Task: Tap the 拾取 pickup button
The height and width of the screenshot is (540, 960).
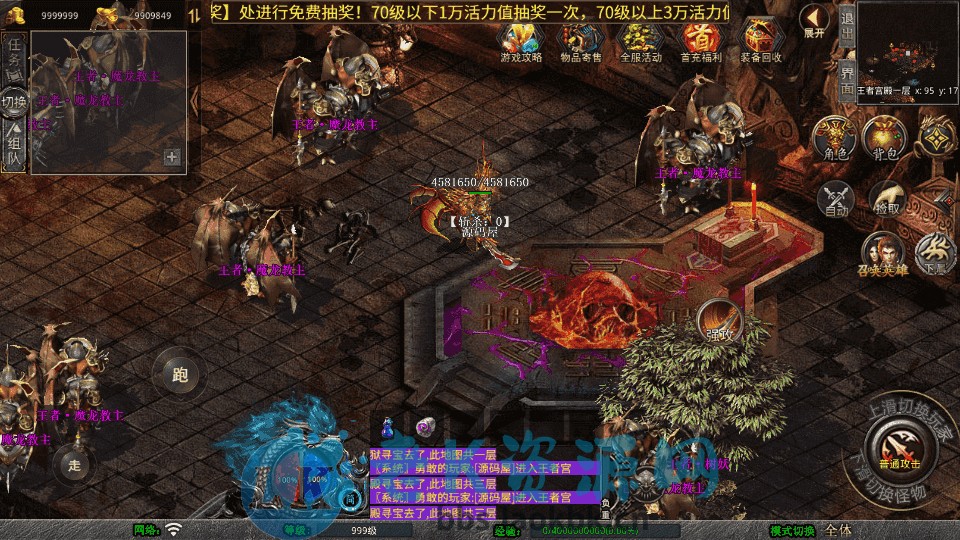Action: pyautogui.click(x=886, y=198)
